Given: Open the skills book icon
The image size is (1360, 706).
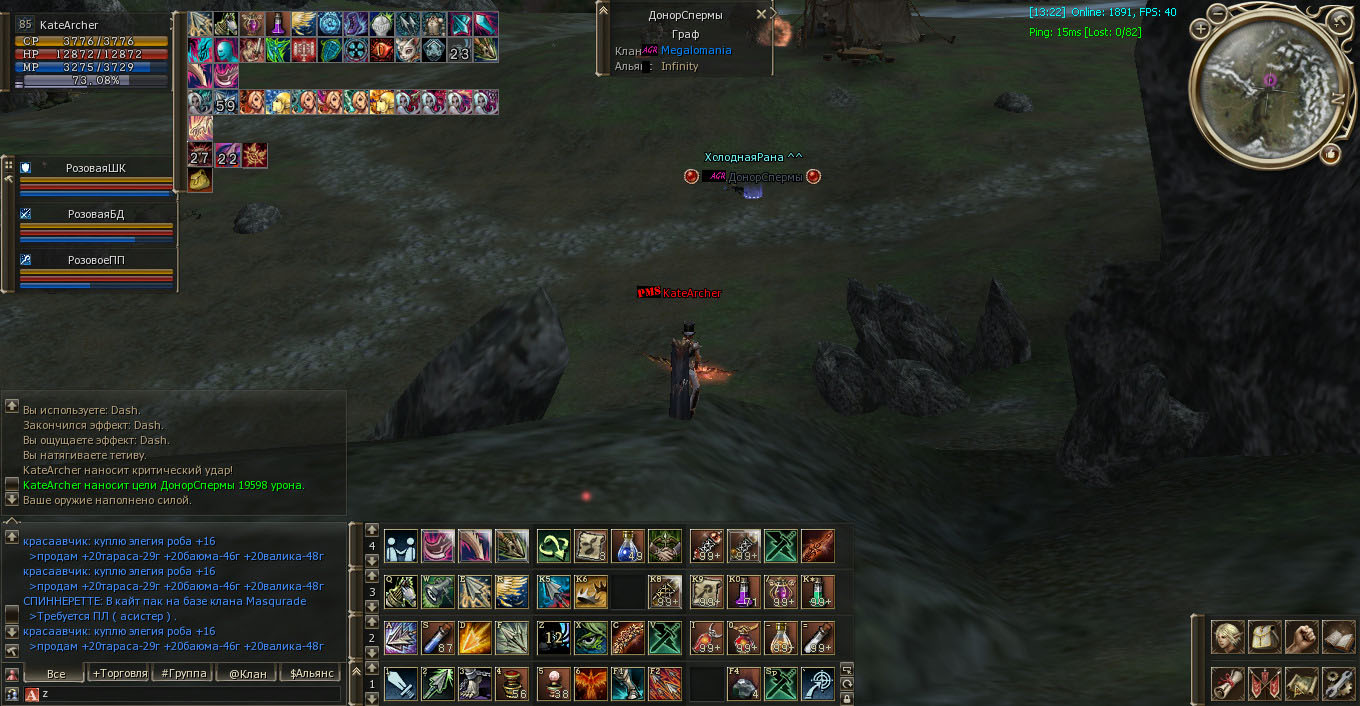Looking at the screenshot, I should pos(1338,637).
